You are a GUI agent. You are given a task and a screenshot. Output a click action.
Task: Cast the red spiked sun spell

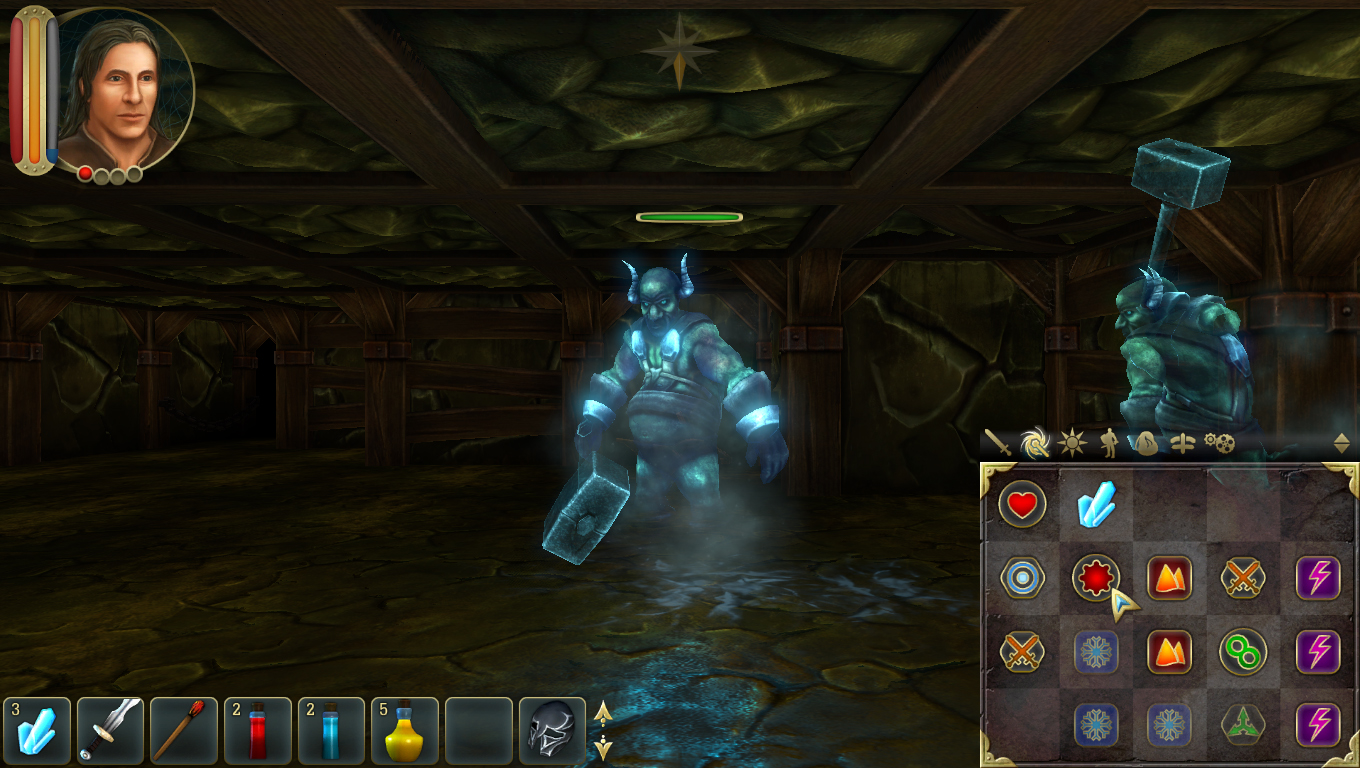[1096, 578]
